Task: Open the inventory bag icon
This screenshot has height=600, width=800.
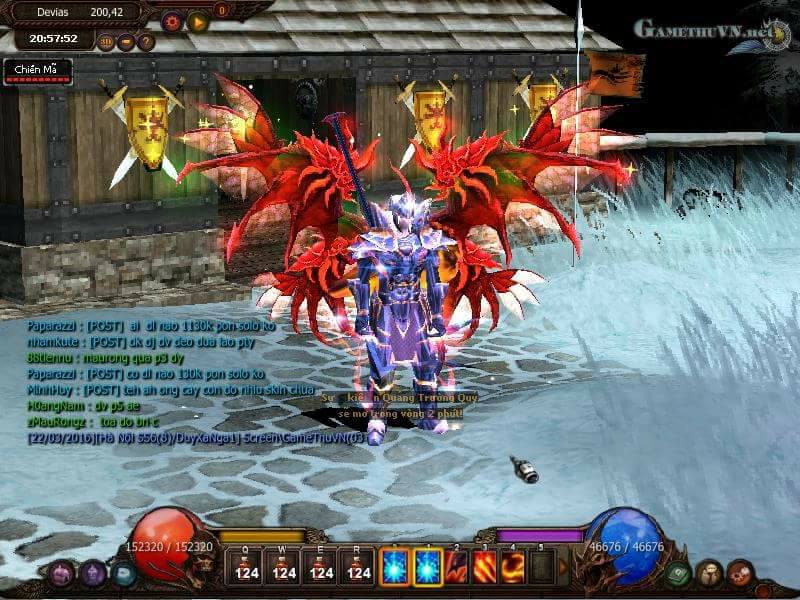Action: click(709, 573)
